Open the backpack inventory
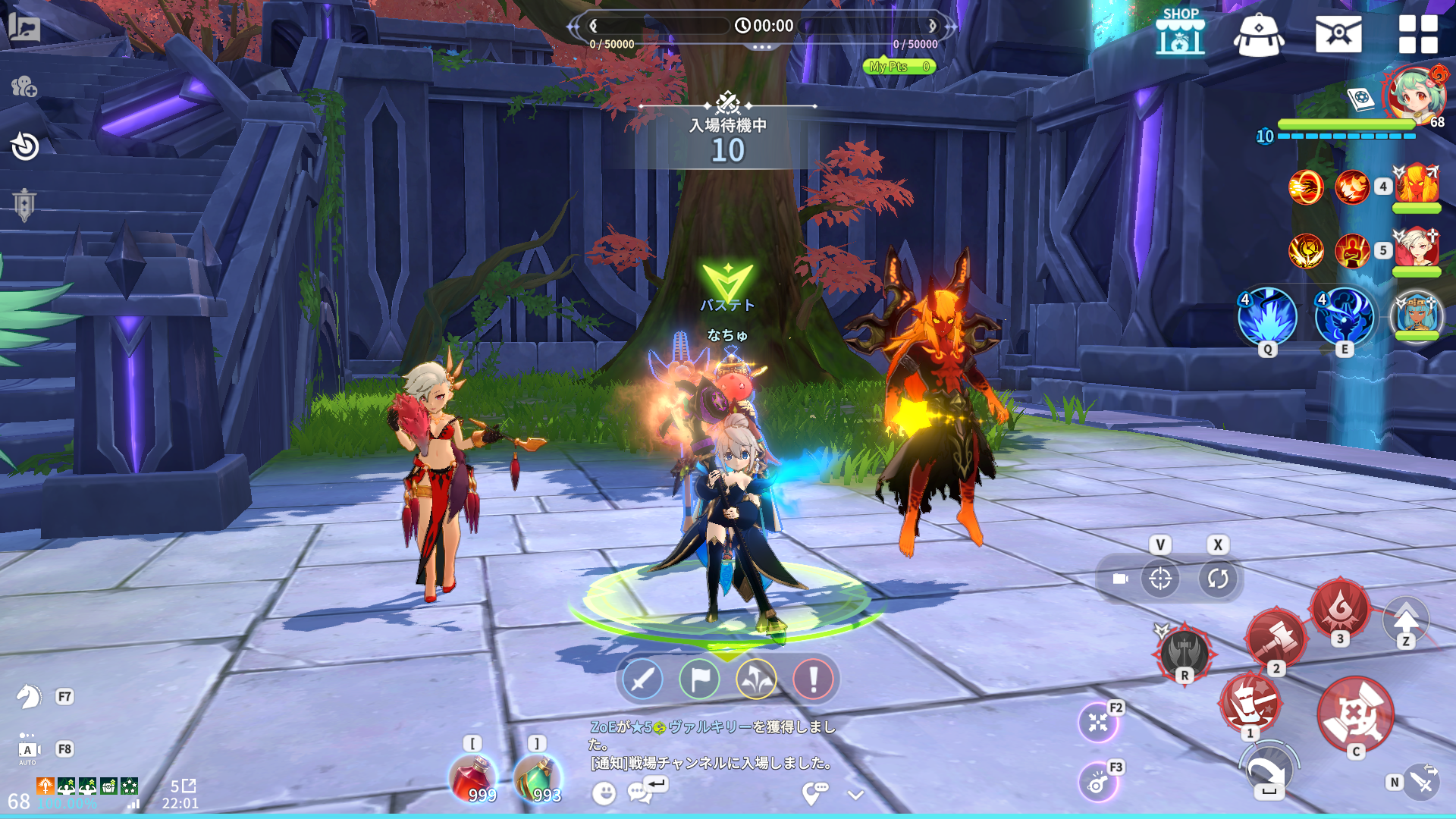Image resolution: width=1456 pixels, height=819 pixels. click(x=1259, y=34)
